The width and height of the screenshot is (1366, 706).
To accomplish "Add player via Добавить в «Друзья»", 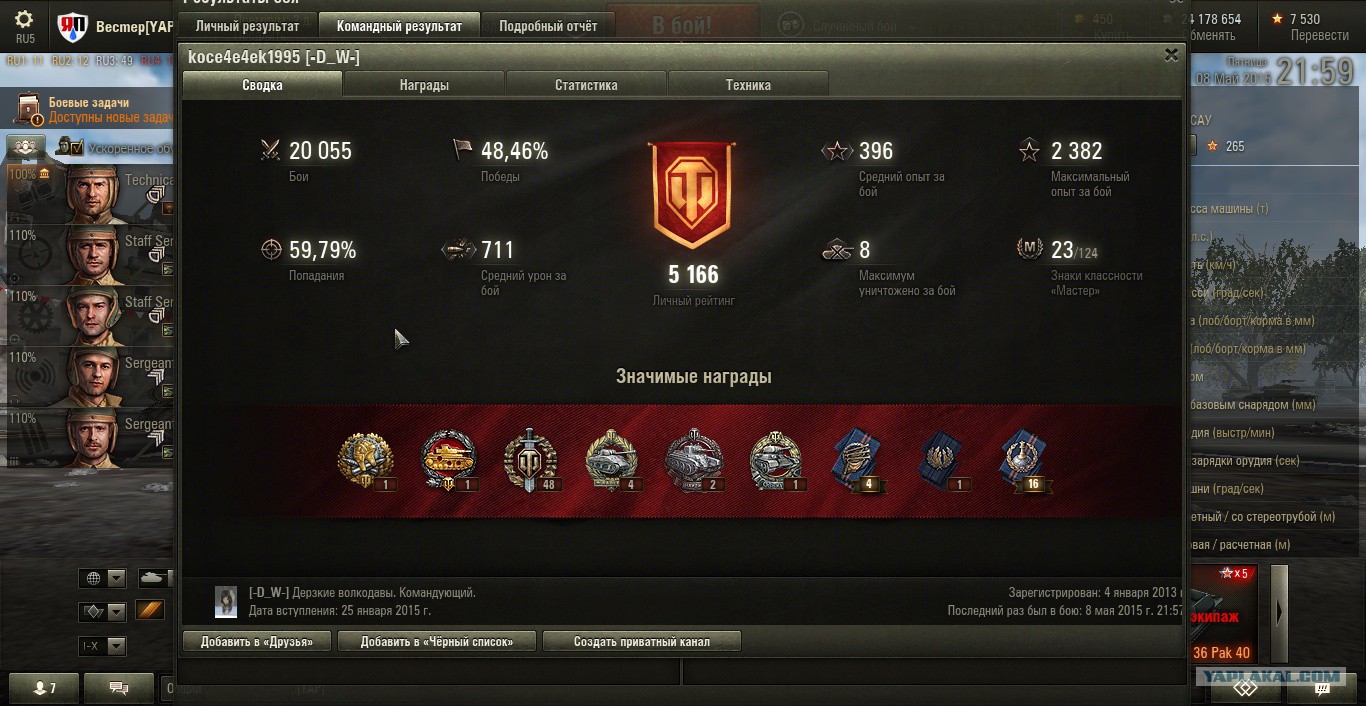I will tap(257, 642).
